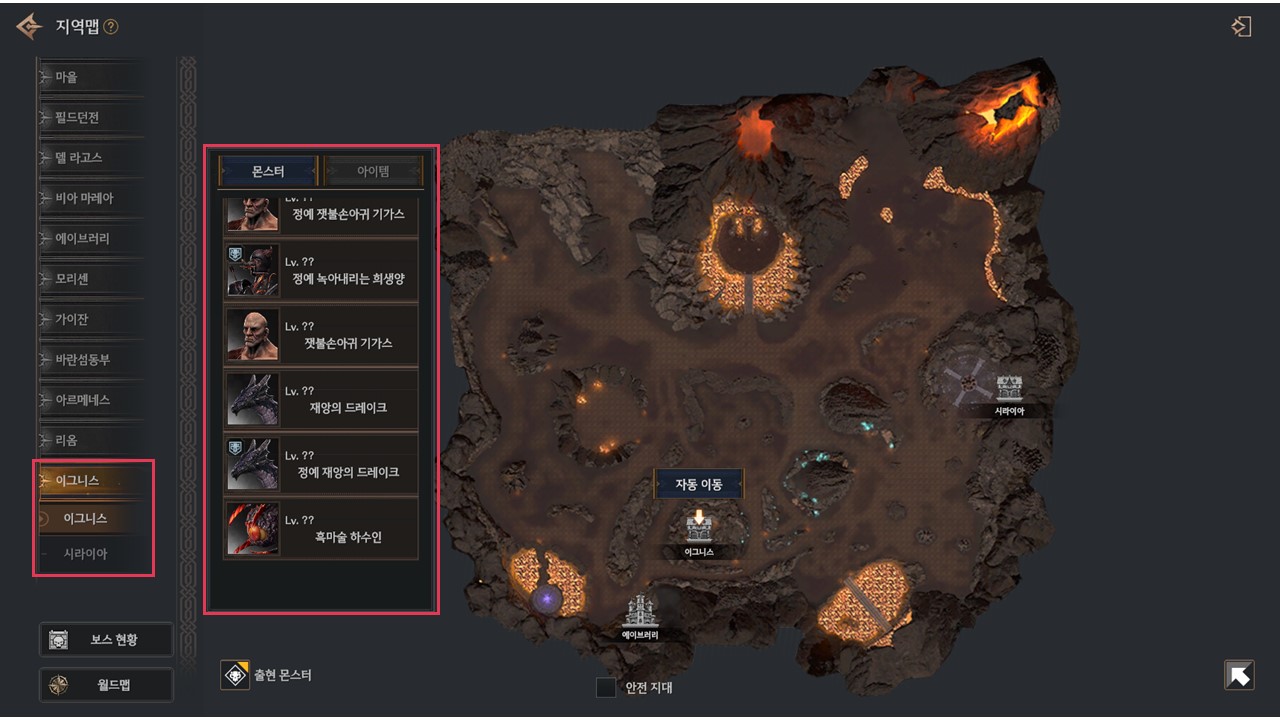Select the 비아 마레아 region
Screen dimensions: 1280x720
tap(90, 198)
